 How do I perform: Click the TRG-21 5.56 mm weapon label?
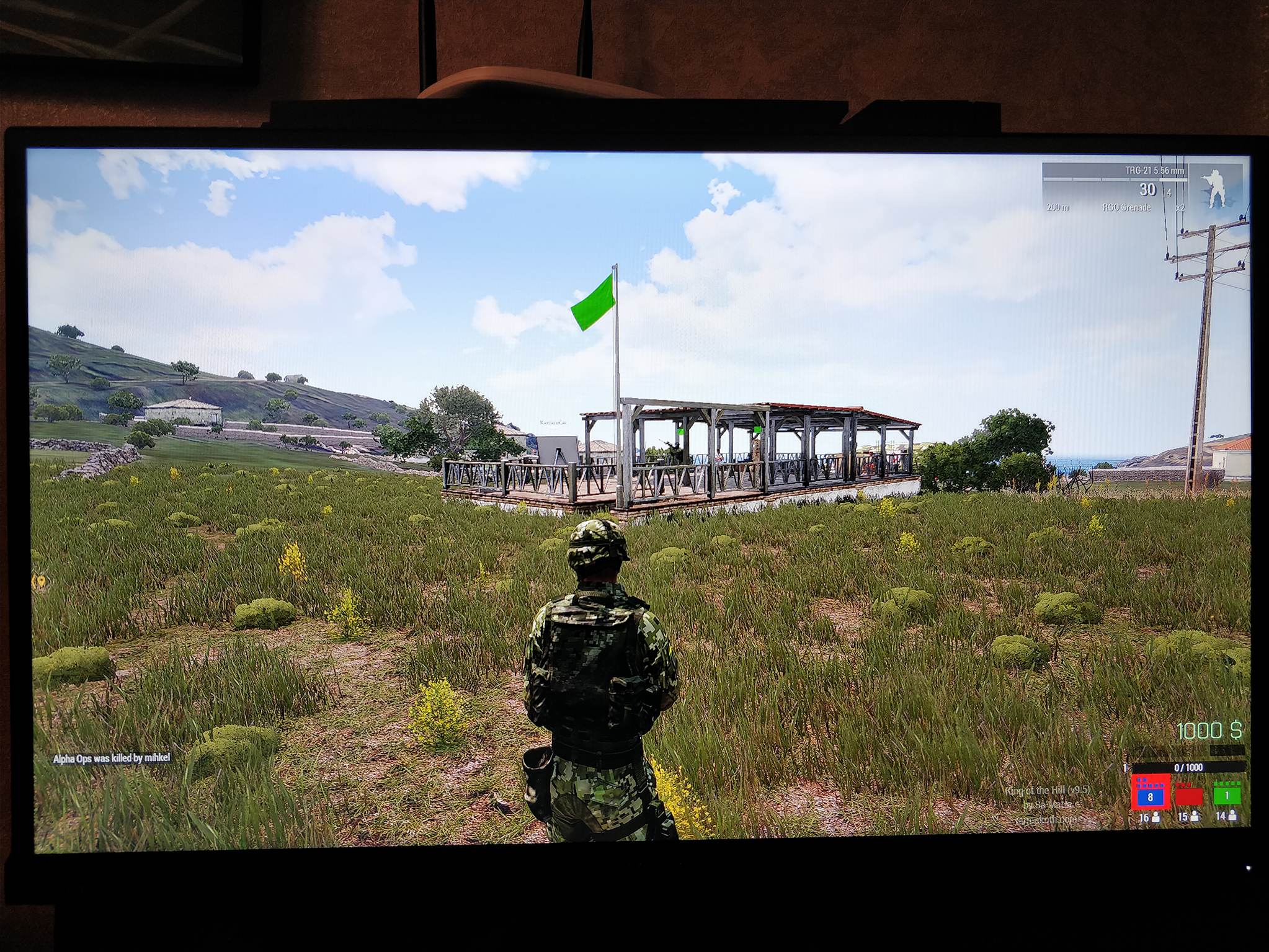pos(1154,171)
